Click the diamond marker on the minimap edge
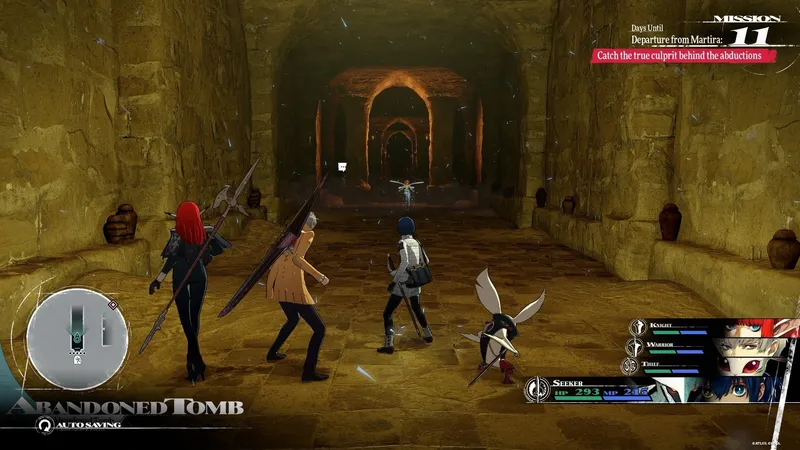The height and width of the screenshot is (450, 800). point(112,304)
